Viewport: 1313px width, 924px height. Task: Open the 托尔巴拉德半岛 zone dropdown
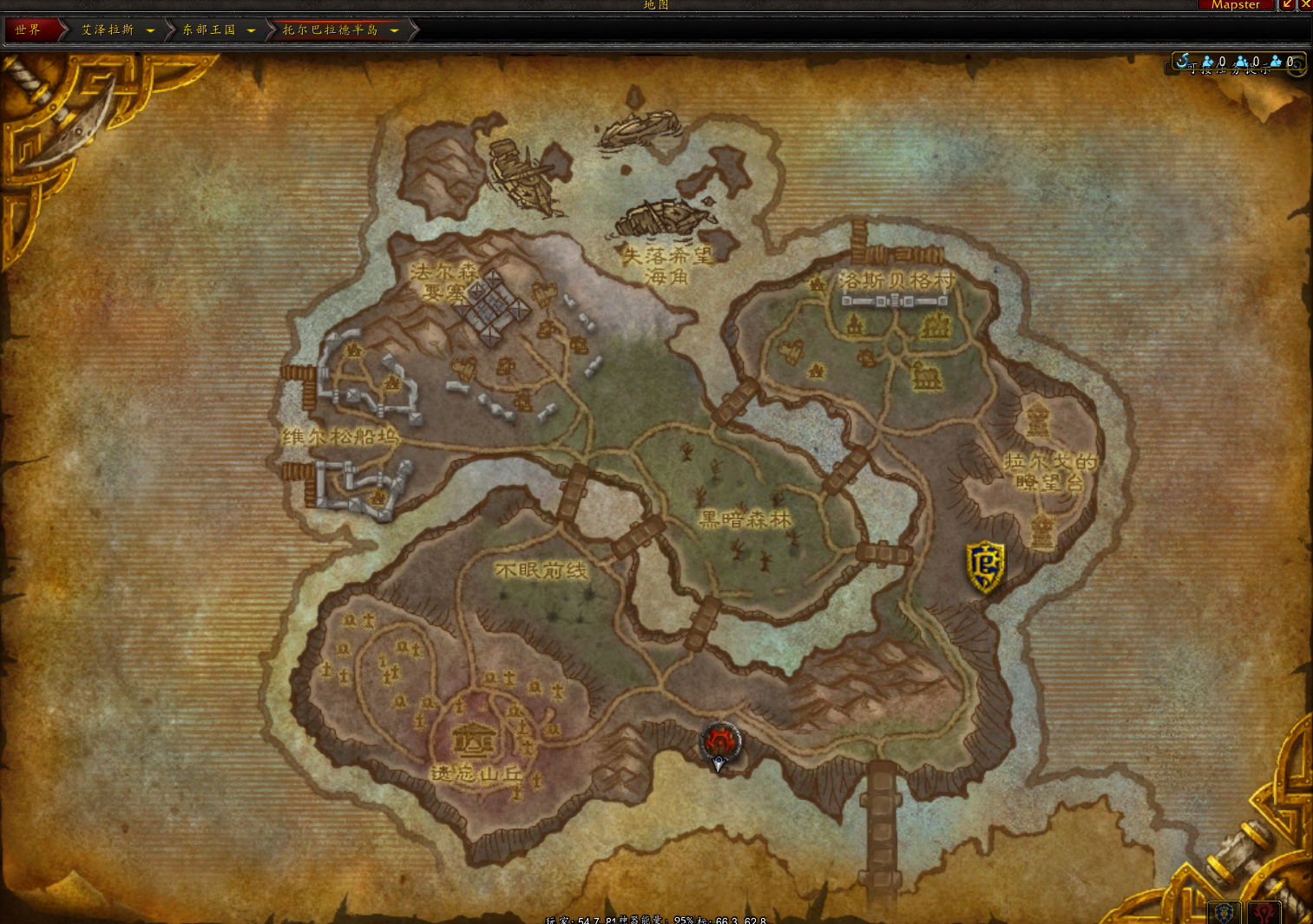(x=394, y=31)
